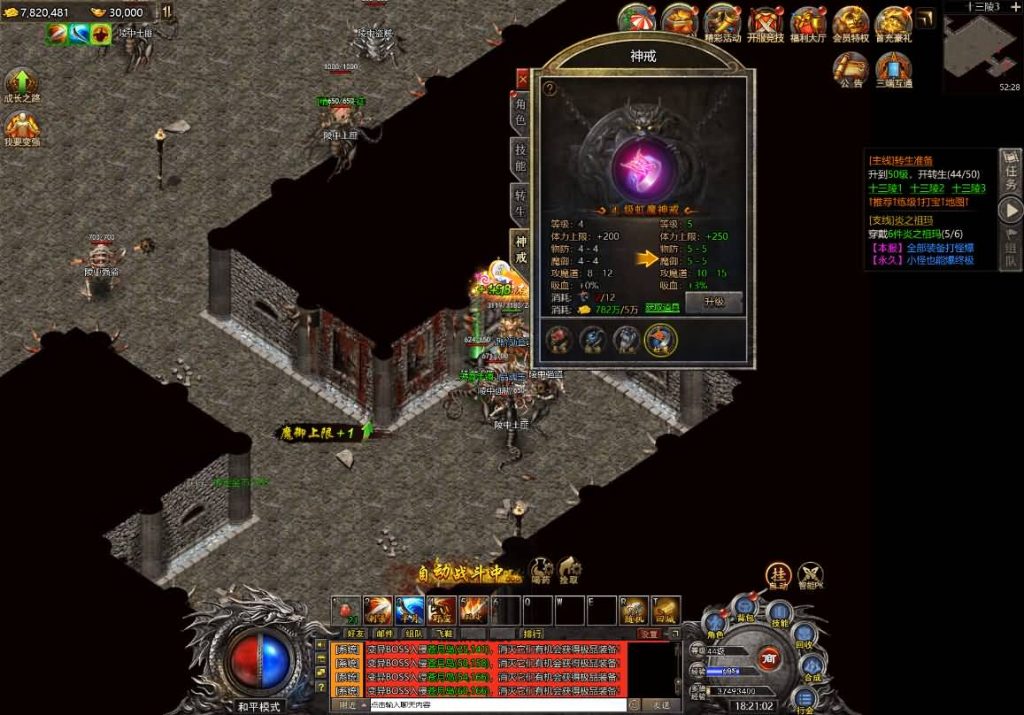Viewport: 1024px width, 715px height.
Task: Open the 公告 announcement scroll
Action: [x=851, y=68]
